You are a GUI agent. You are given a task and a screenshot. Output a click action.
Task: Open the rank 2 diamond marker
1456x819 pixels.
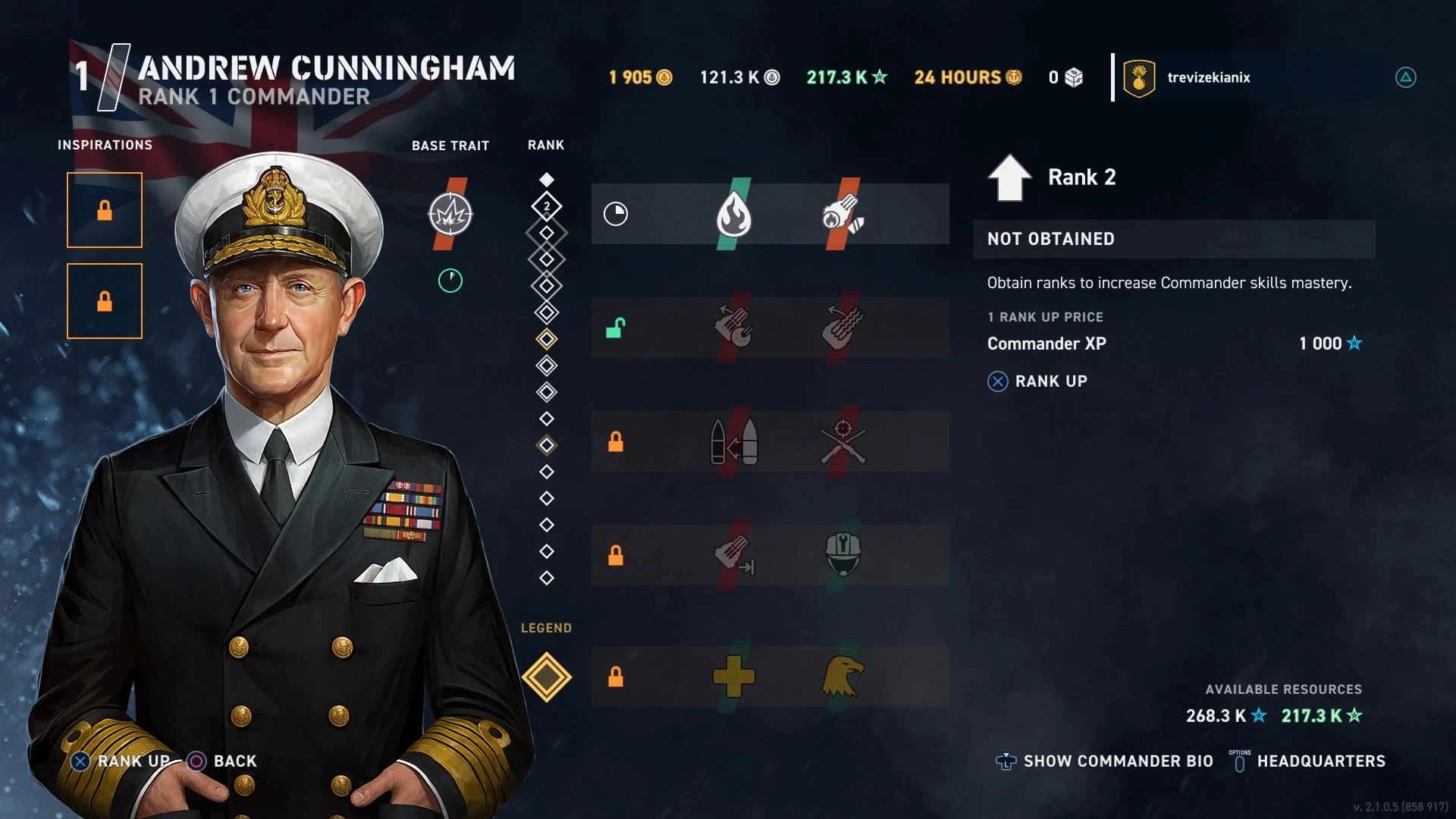point(546,206)
